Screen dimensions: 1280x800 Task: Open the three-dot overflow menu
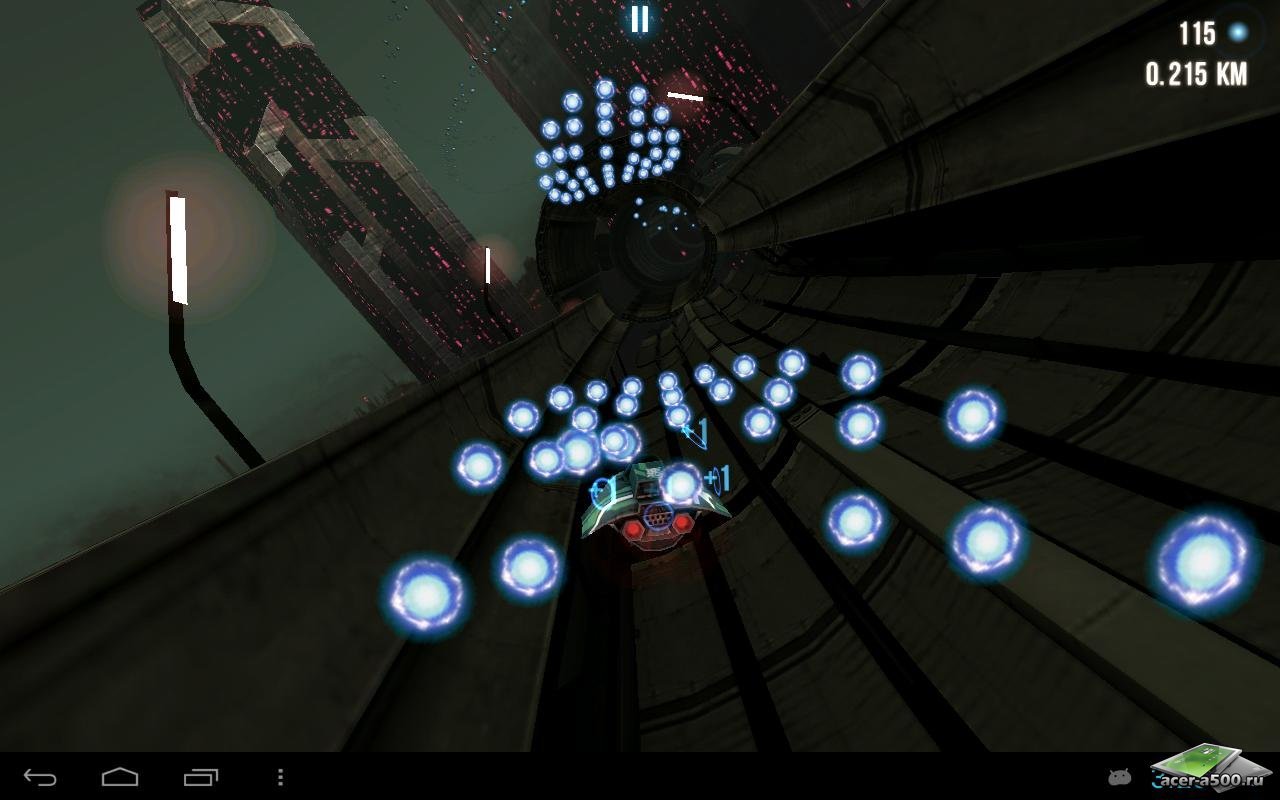(x=280, y=777)
